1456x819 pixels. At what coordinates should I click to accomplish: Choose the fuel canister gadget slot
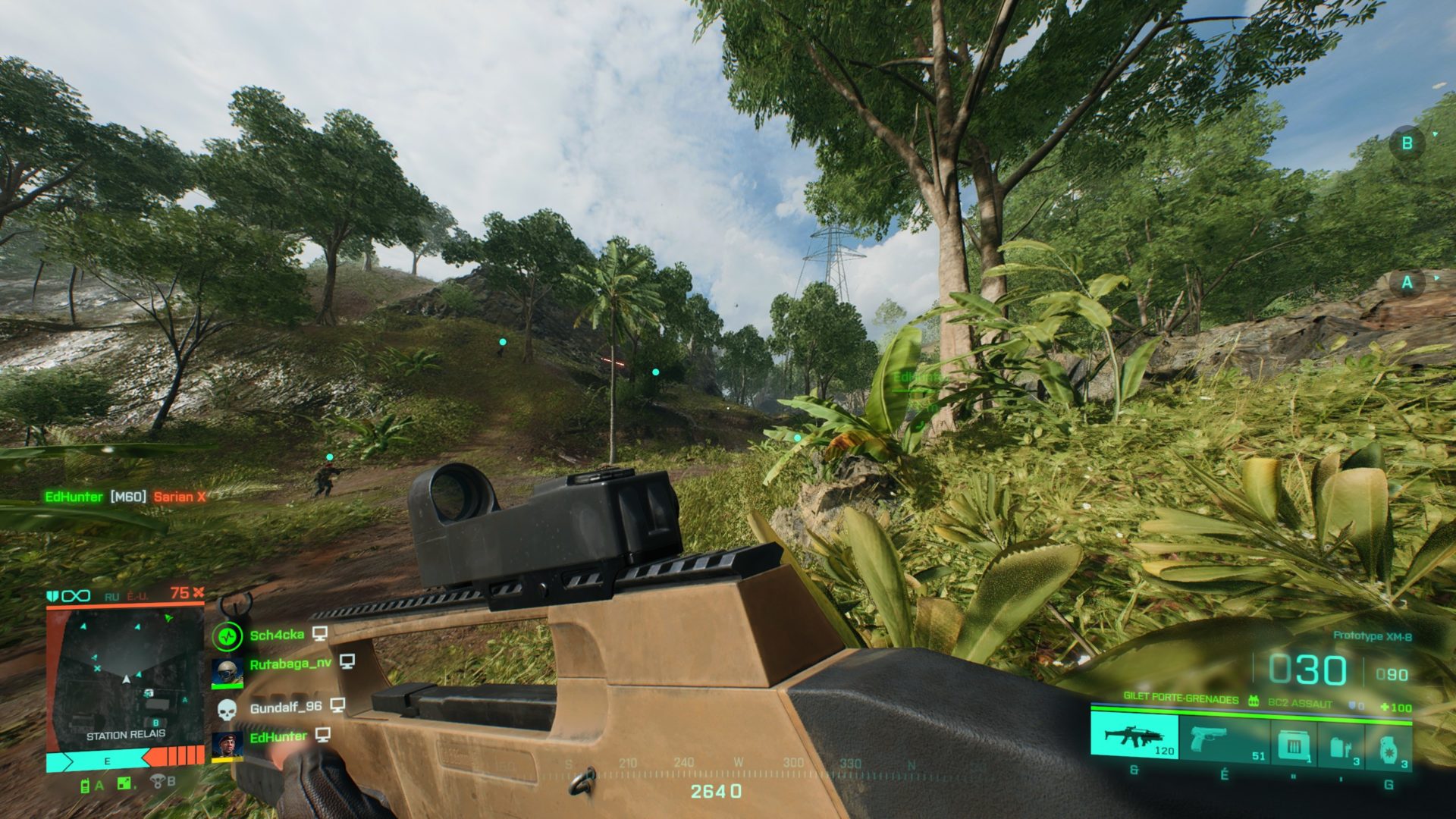(x=1341, y=747)
